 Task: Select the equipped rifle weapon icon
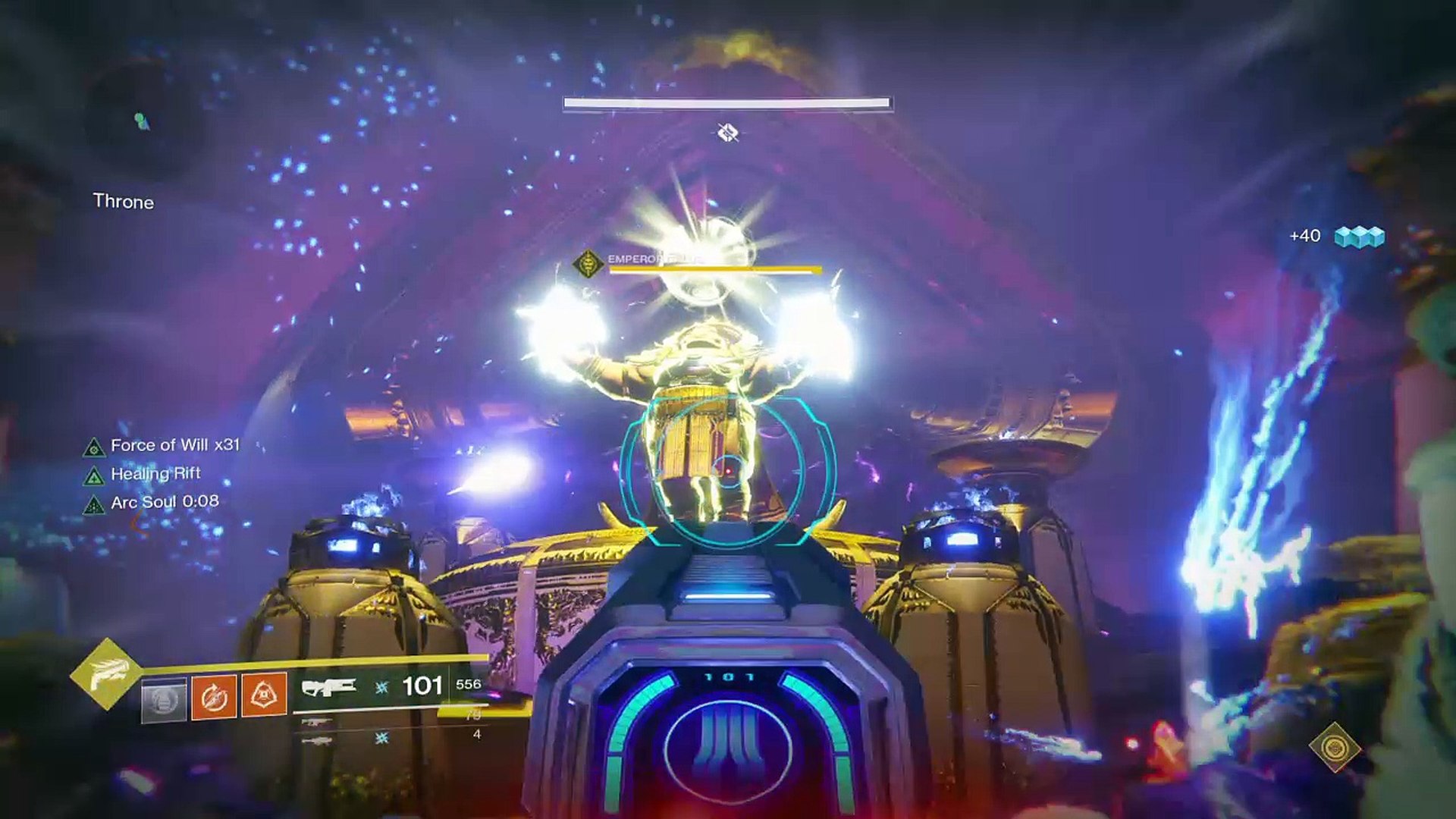[328, 687]
